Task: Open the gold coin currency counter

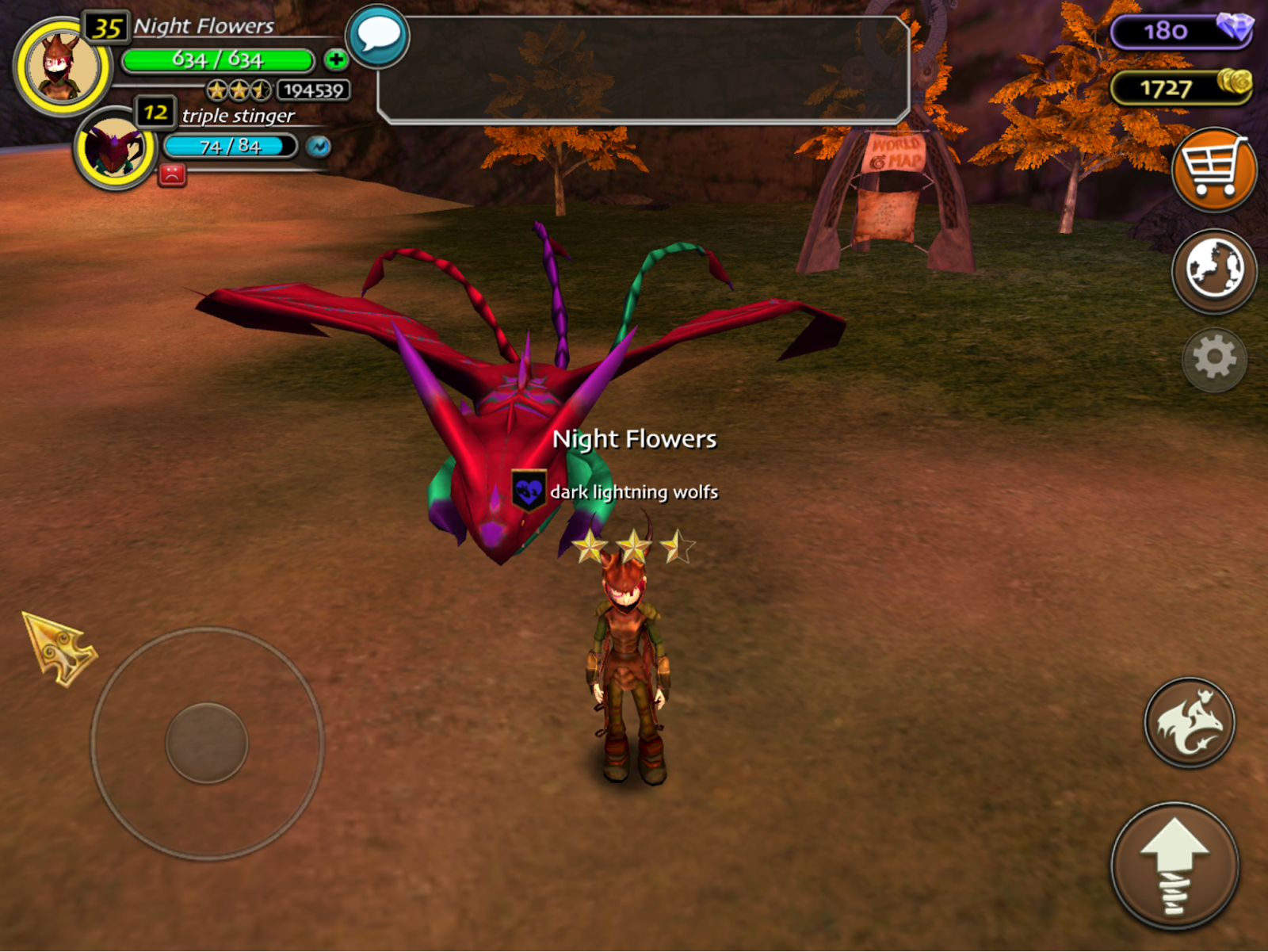Action: (x=1181, y=87)
